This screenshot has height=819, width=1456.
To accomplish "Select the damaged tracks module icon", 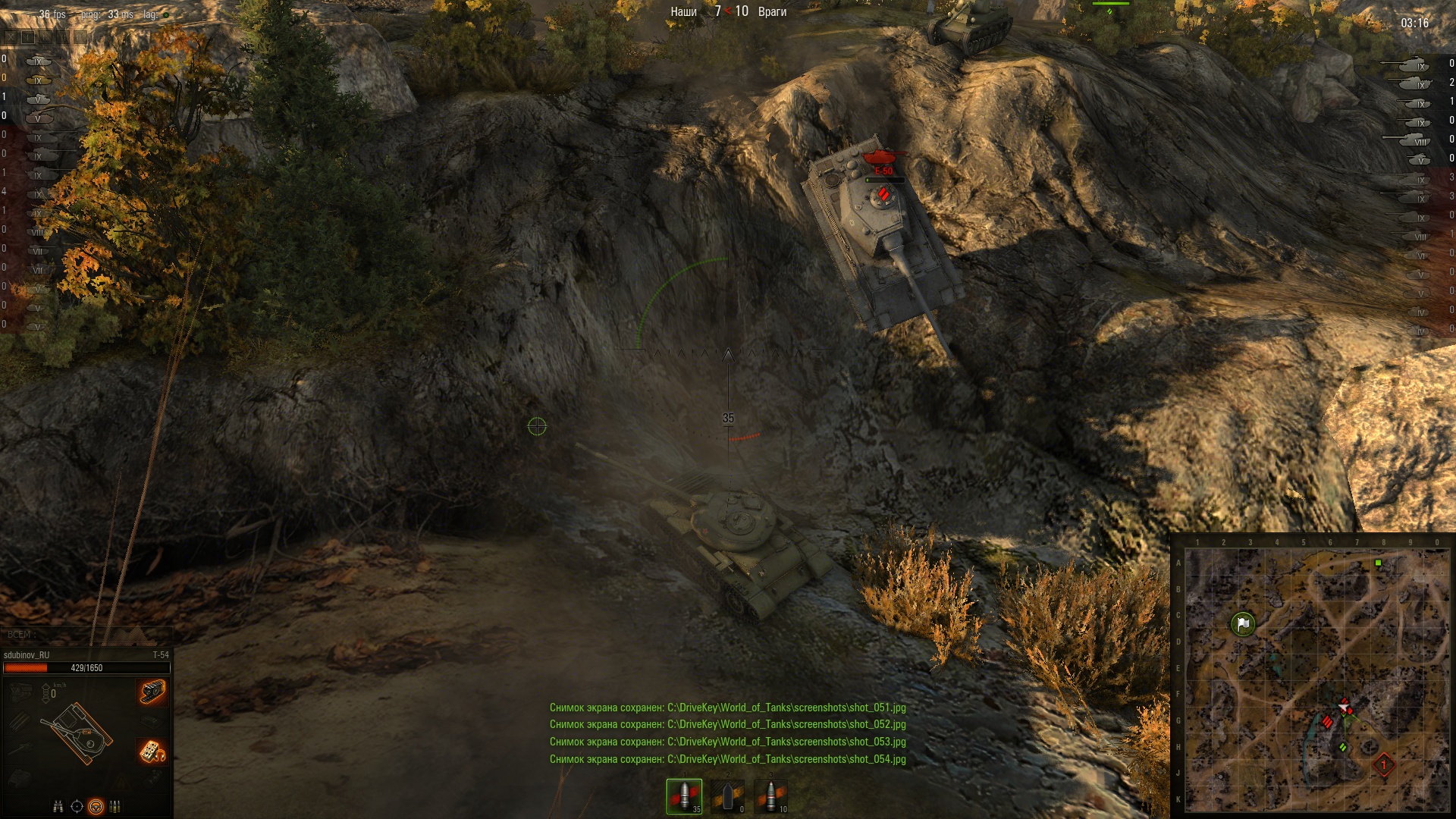I will click(x=152, y=692).
